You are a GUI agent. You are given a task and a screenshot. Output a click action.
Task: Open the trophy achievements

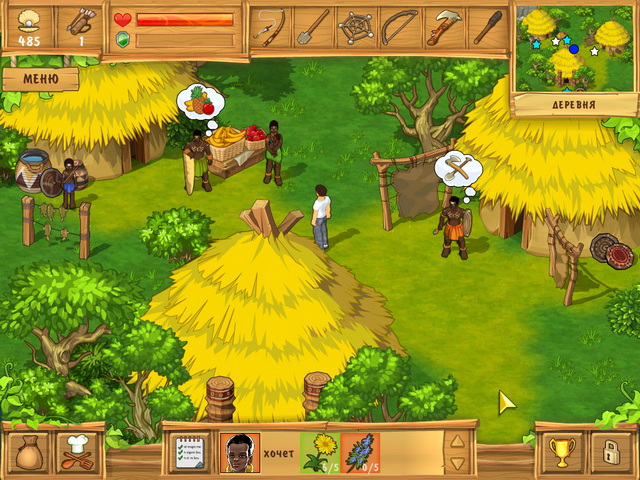[561, 452]
